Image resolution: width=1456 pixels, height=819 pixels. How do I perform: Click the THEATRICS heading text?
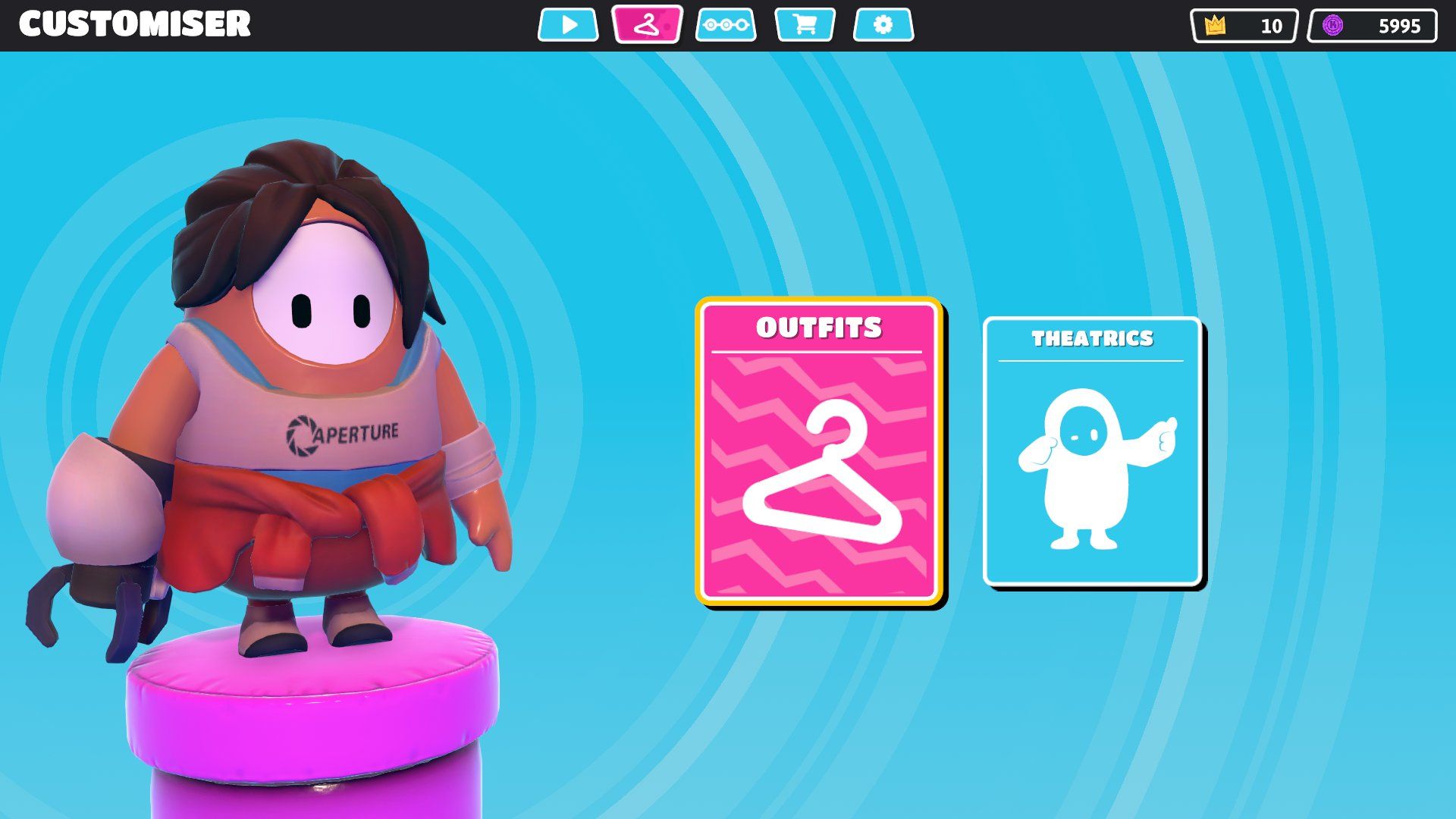tap(1092, 339)
